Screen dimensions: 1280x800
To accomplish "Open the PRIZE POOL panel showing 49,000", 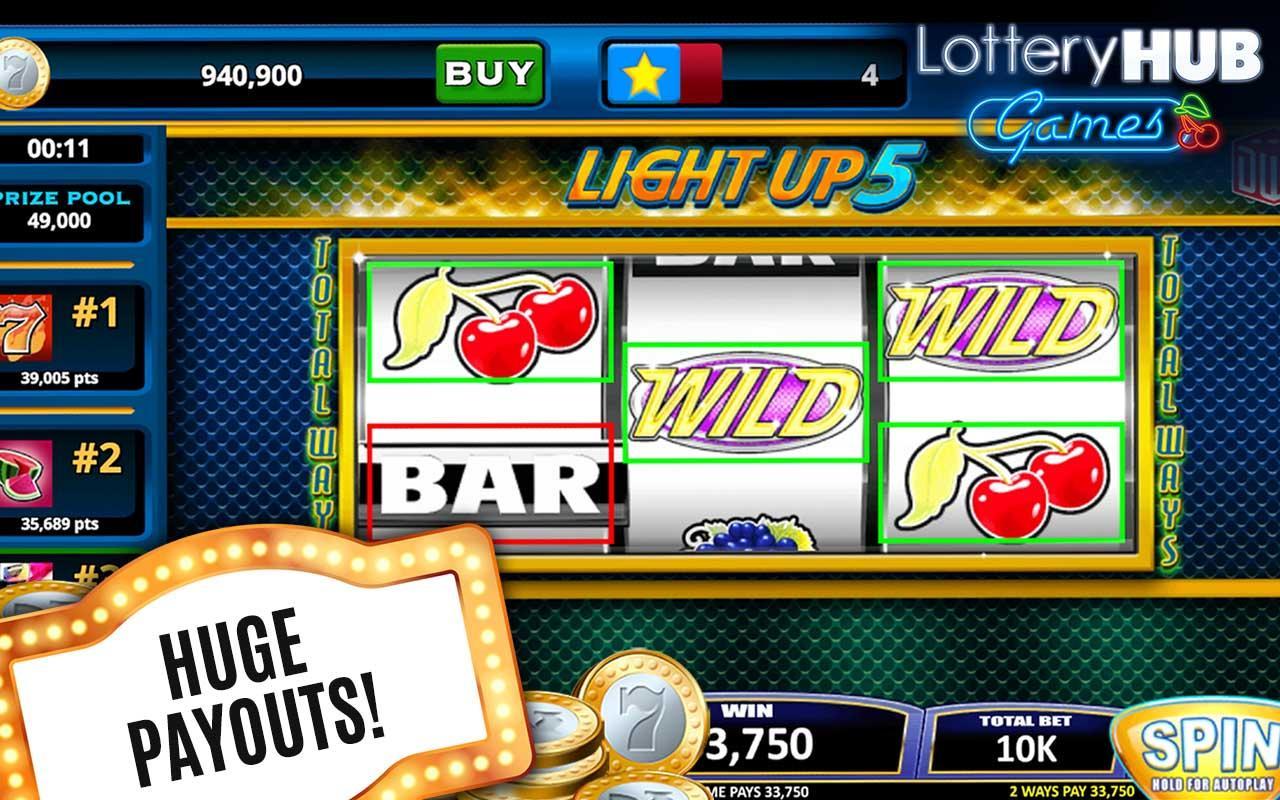I will coord(65,205).
